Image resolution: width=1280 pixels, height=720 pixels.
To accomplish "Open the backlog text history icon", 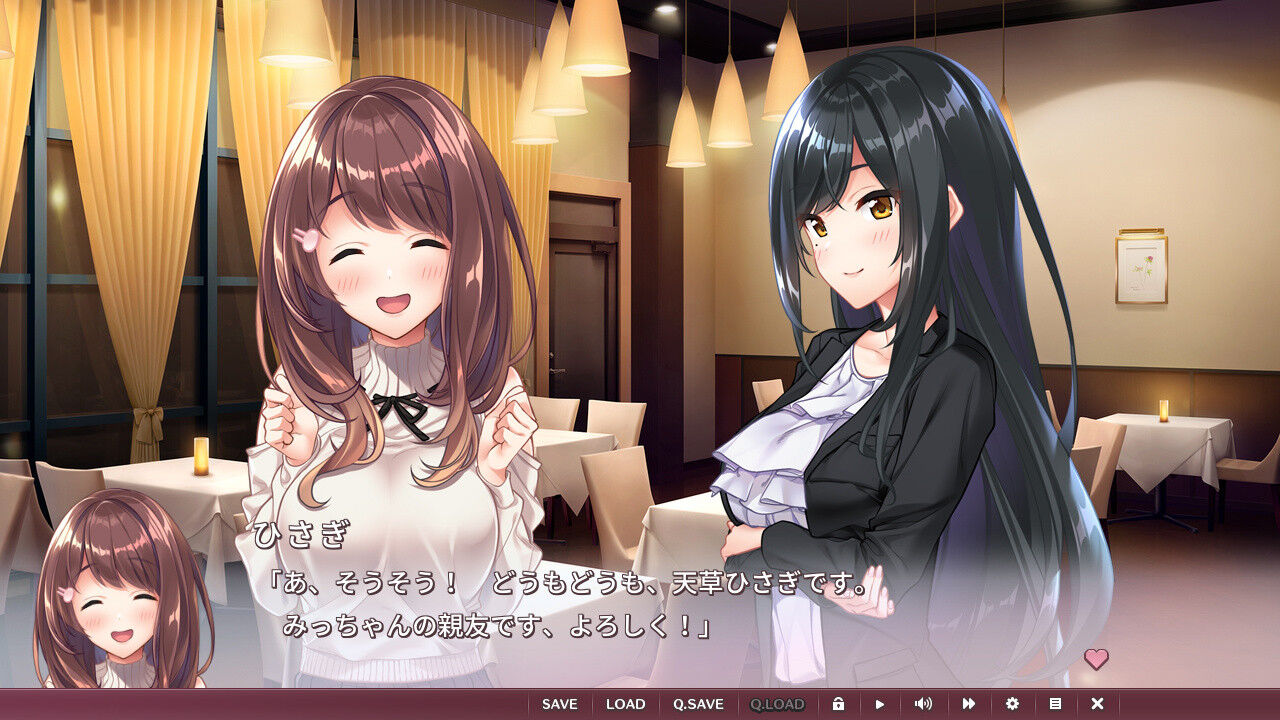I will click(x=1055, y=704).
